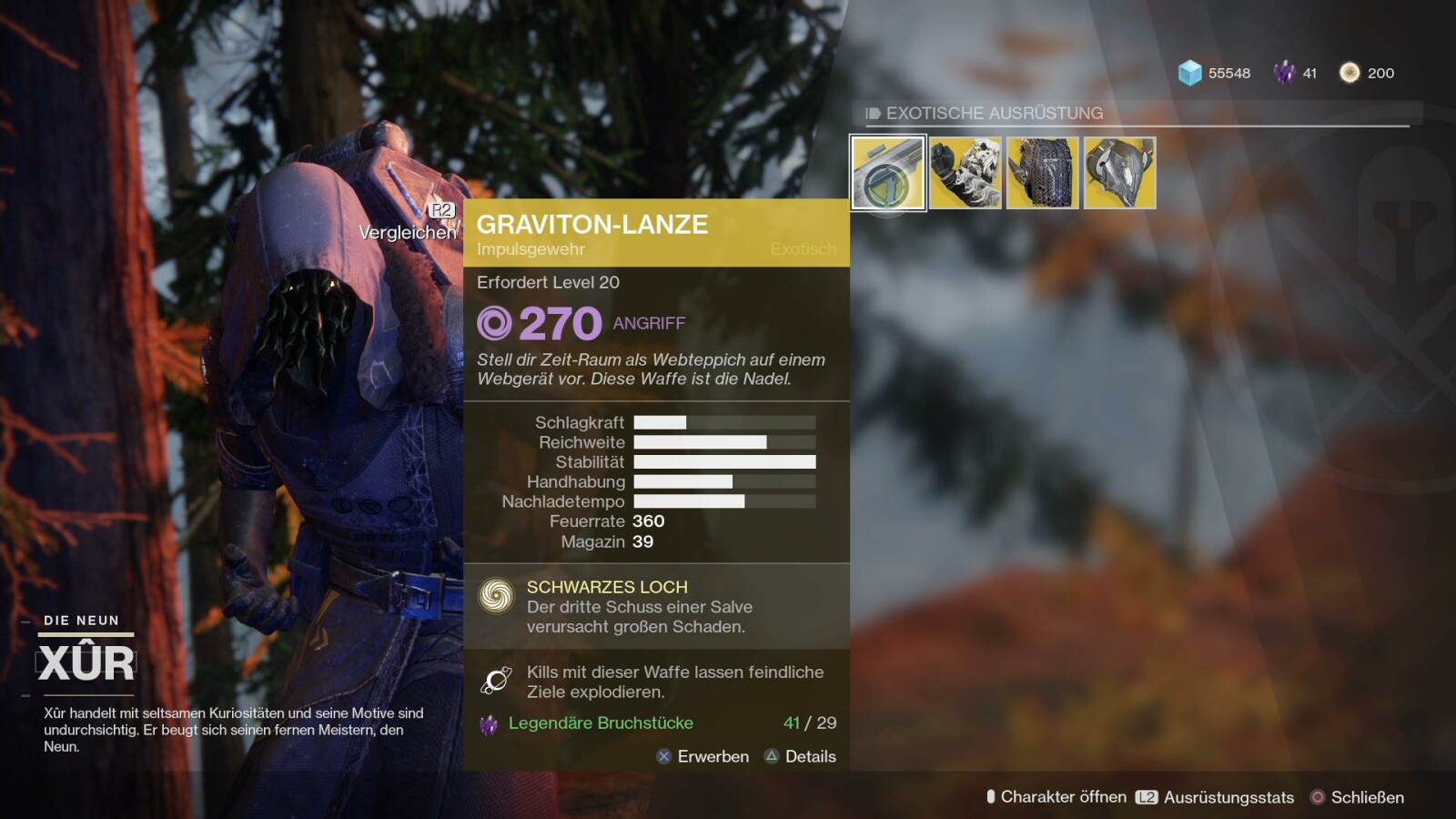1456x819 pixels.
Task: Select the exotic clawed gauntlets item
Action: click(x=966, y=173)
